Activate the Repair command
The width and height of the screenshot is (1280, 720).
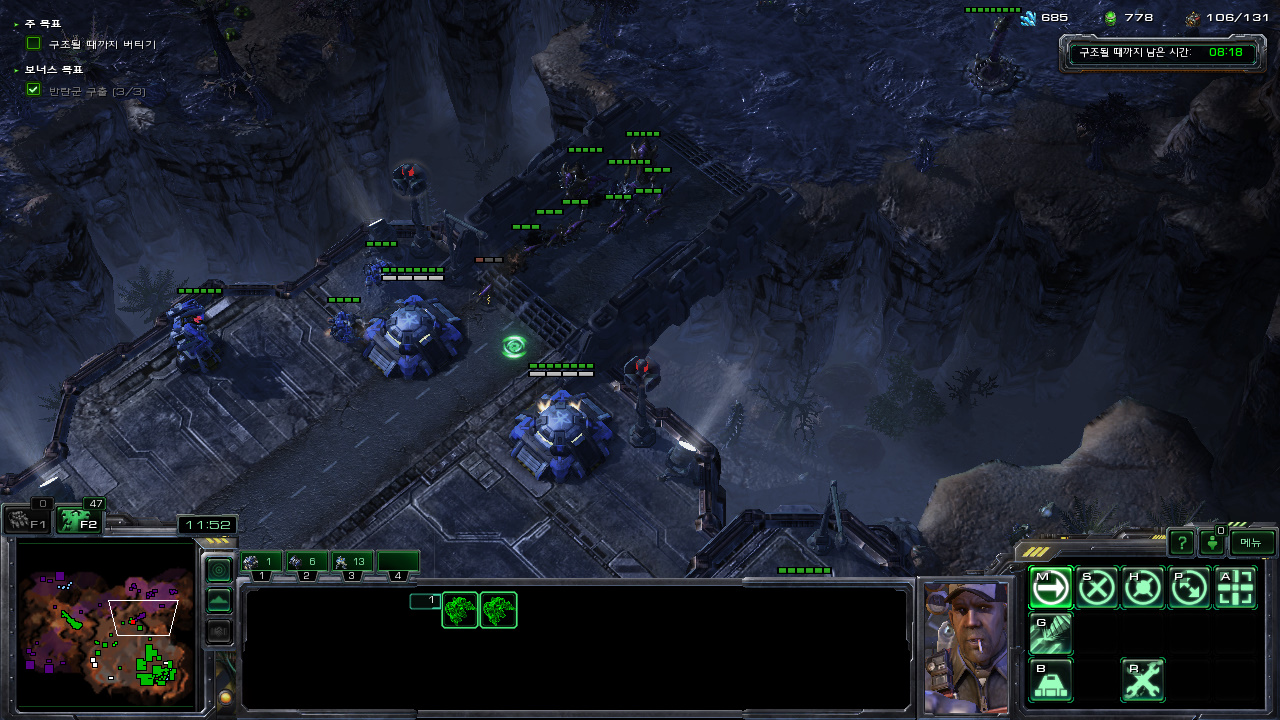(1143, 680)
